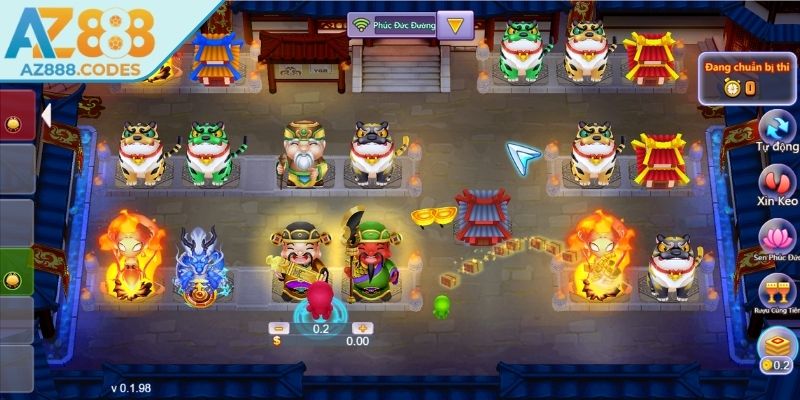Decrease the bet with the minus button
This screenshot has height=400, width=800.
click(280, 328)
